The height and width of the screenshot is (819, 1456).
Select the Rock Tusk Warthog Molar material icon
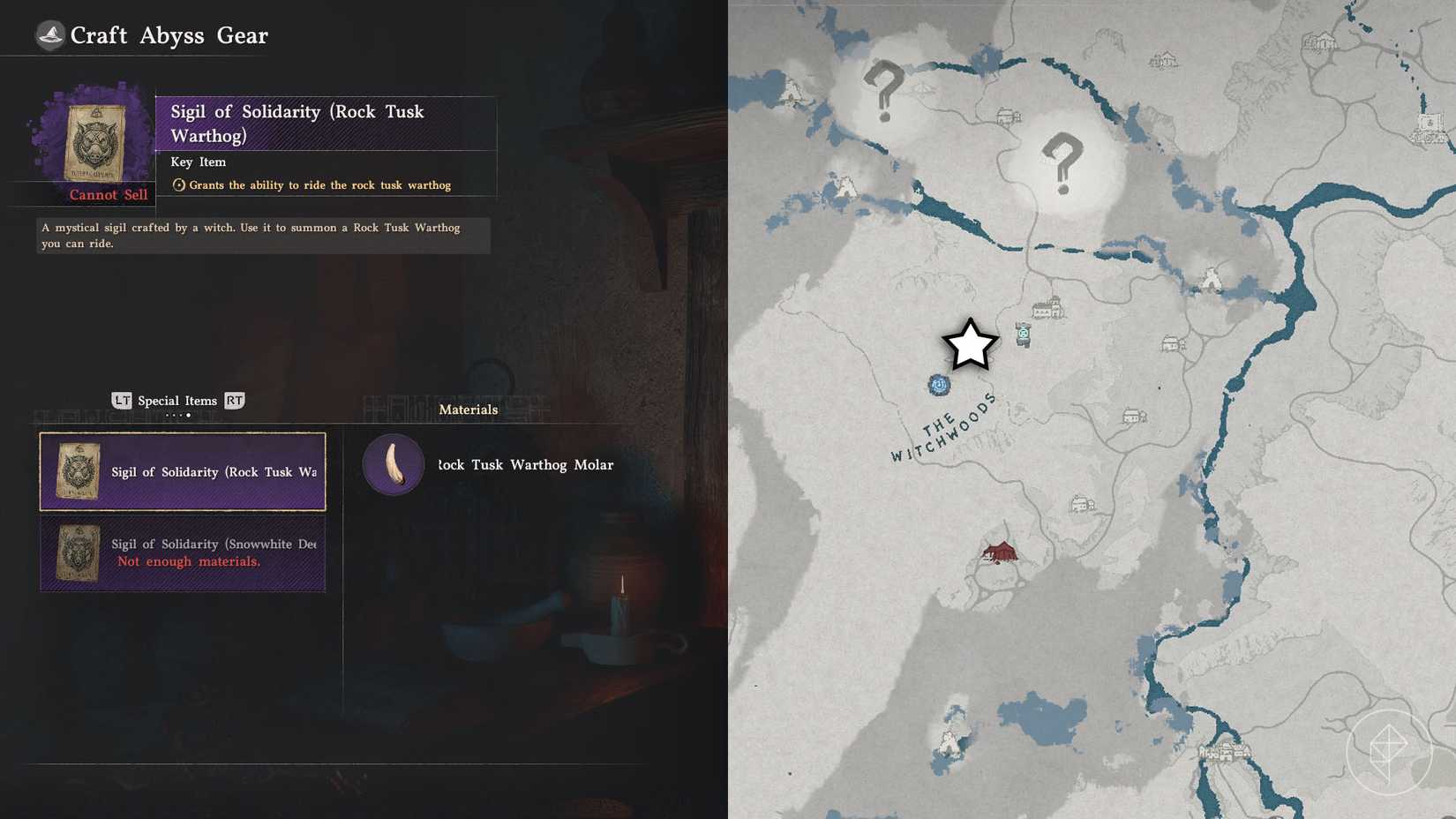pos(392,464)
